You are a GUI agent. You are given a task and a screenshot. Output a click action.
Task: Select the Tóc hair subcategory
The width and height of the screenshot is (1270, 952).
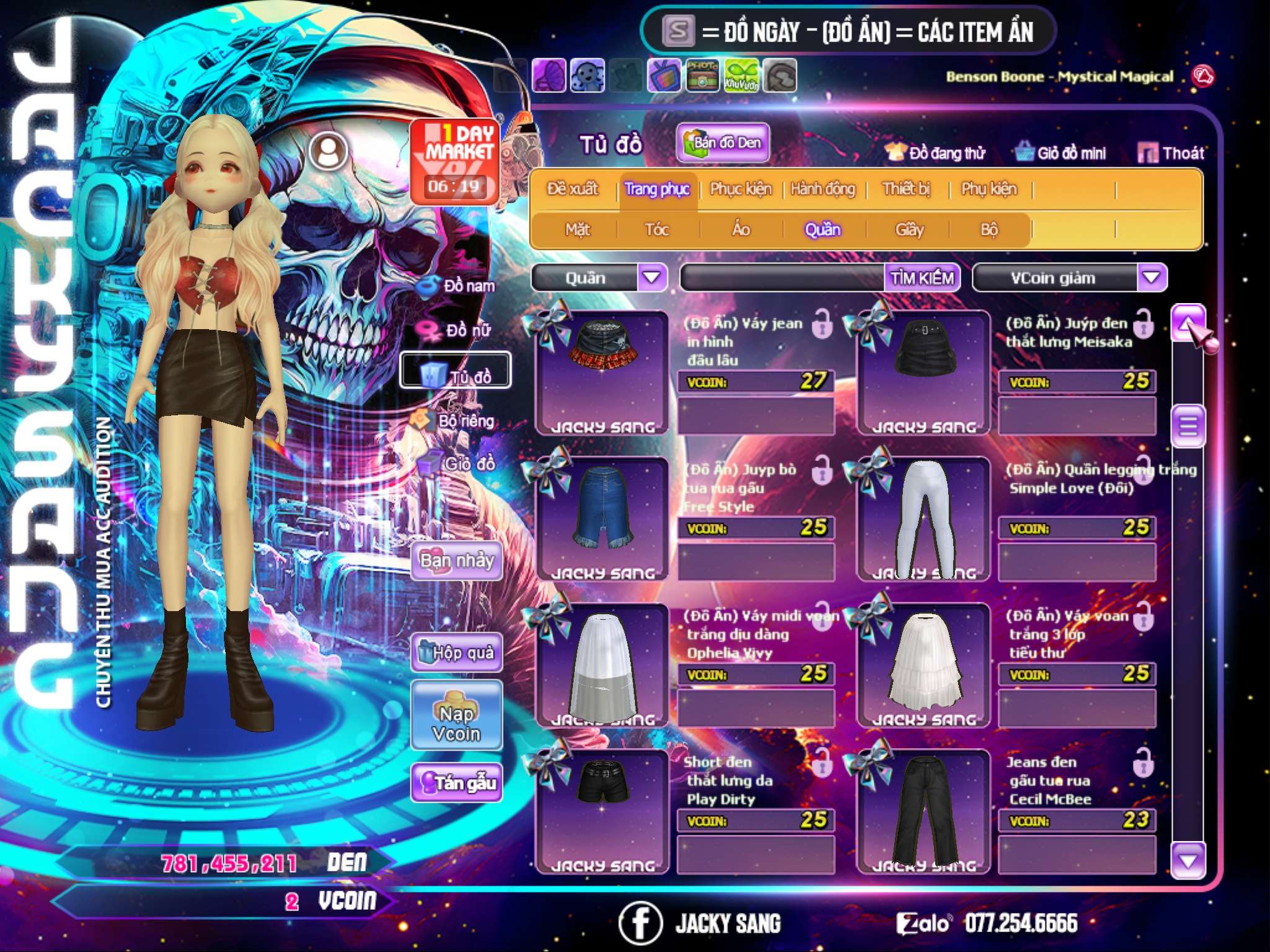(657, 230)
